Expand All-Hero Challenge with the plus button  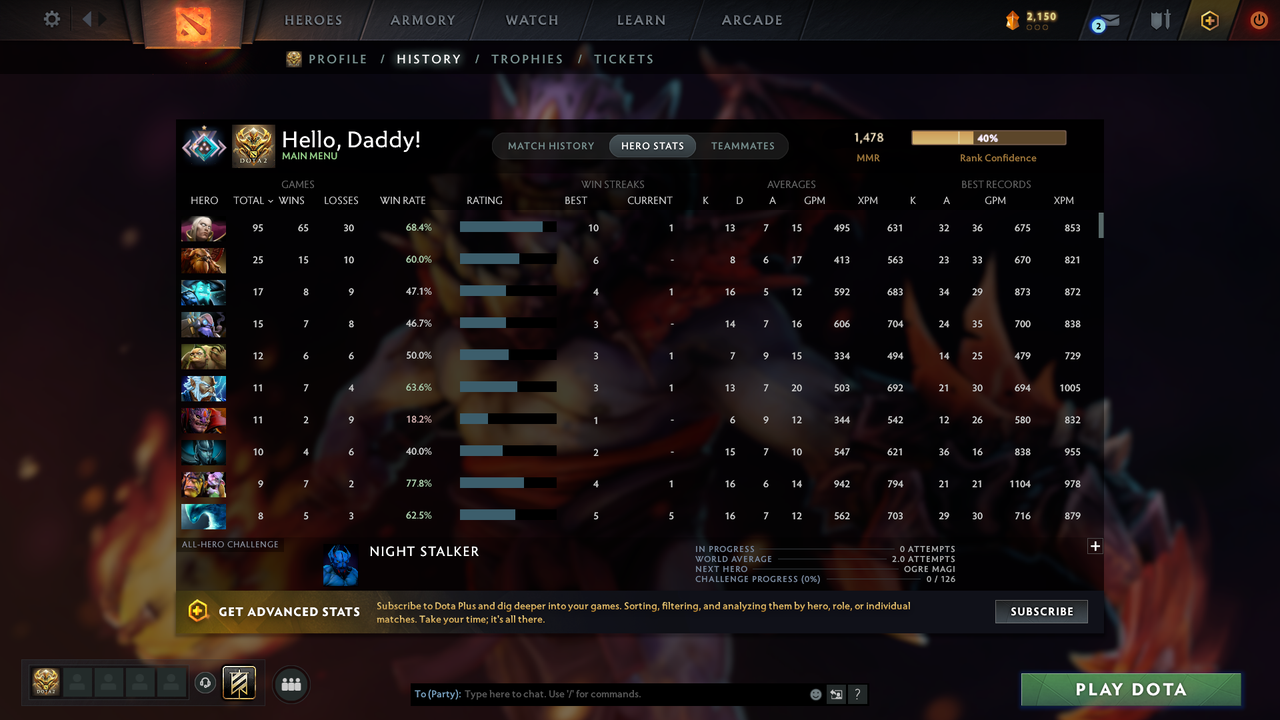point(1095,546)
